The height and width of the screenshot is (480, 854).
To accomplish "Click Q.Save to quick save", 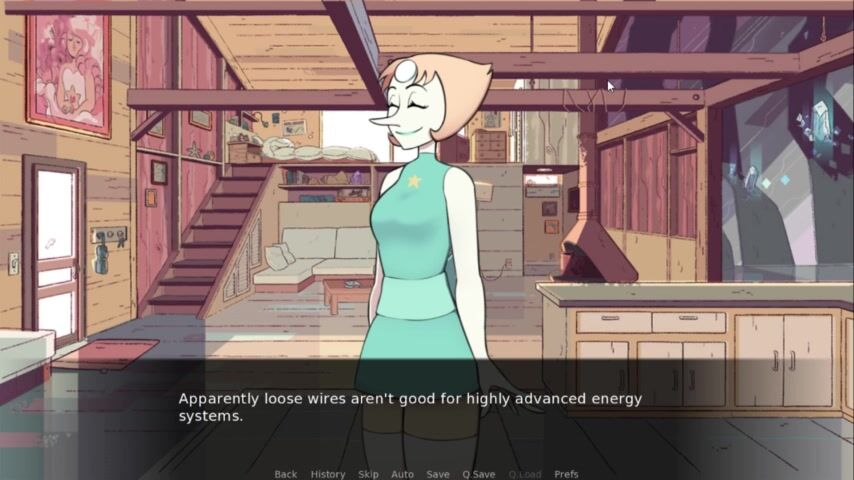I will (x=478, y=474).
